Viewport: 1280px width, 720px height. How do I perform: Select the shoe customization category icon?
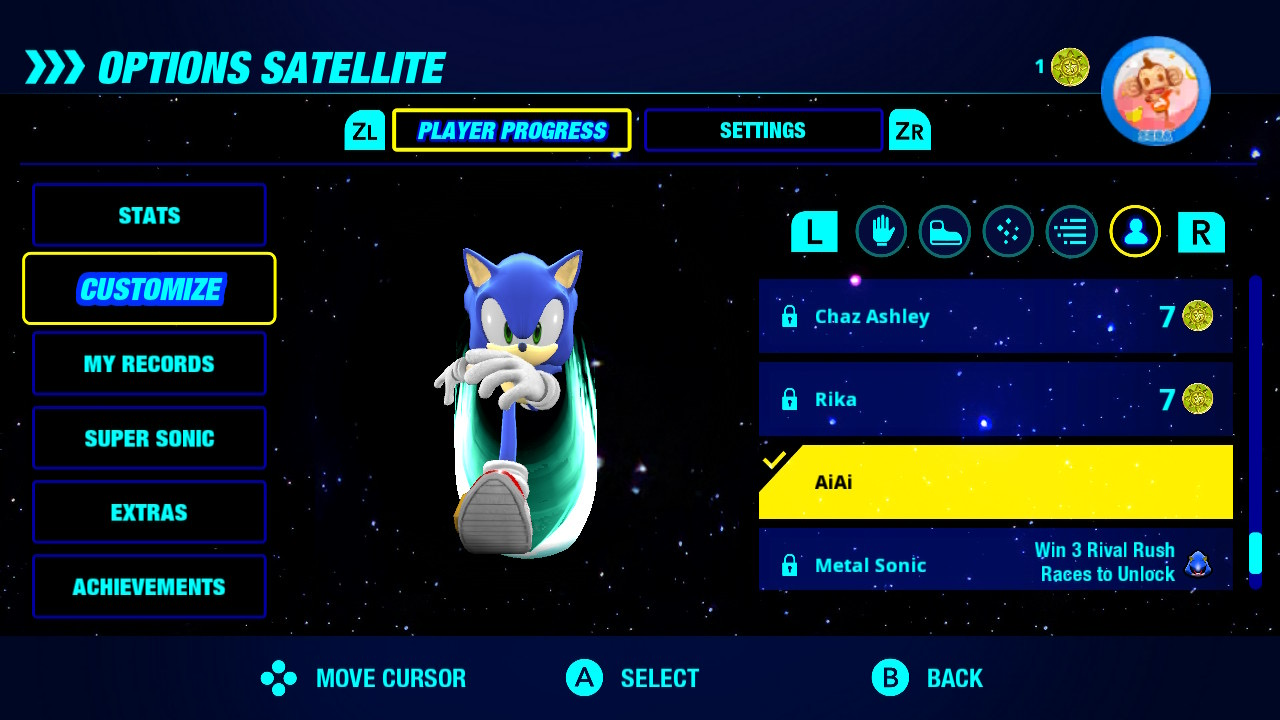(944, 232)
